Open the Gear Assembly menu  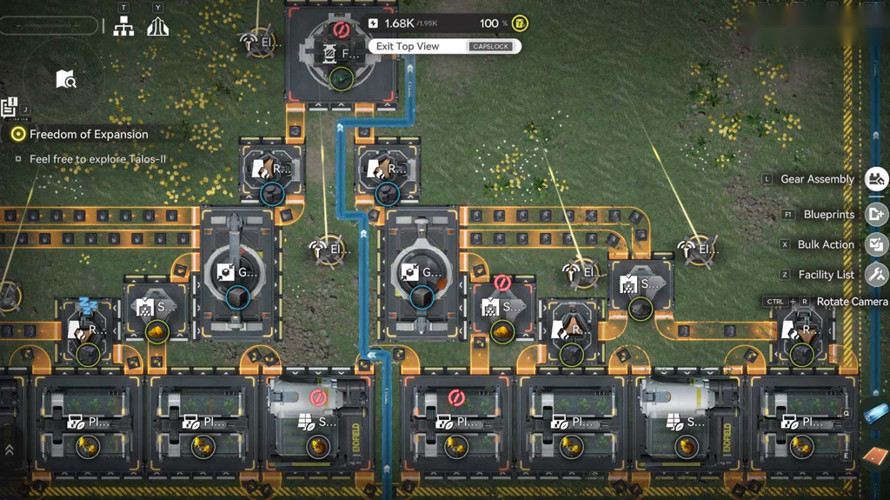pyautogui.click(x=876, y=180)
